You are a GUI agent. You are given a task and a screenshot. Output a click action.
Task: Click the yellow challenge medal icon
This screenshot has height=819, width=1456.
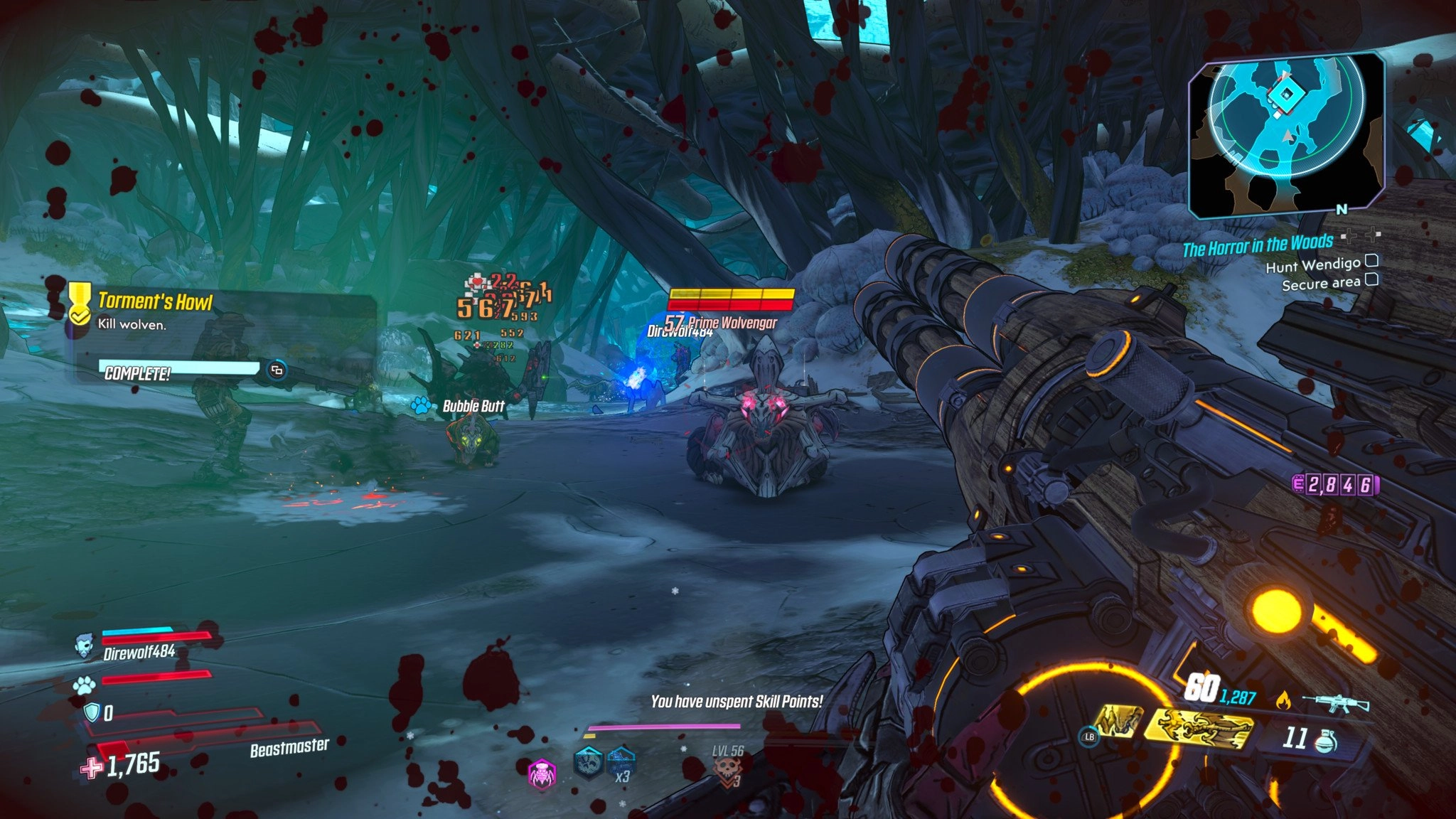pyautogui.click(x=79, y=301)
